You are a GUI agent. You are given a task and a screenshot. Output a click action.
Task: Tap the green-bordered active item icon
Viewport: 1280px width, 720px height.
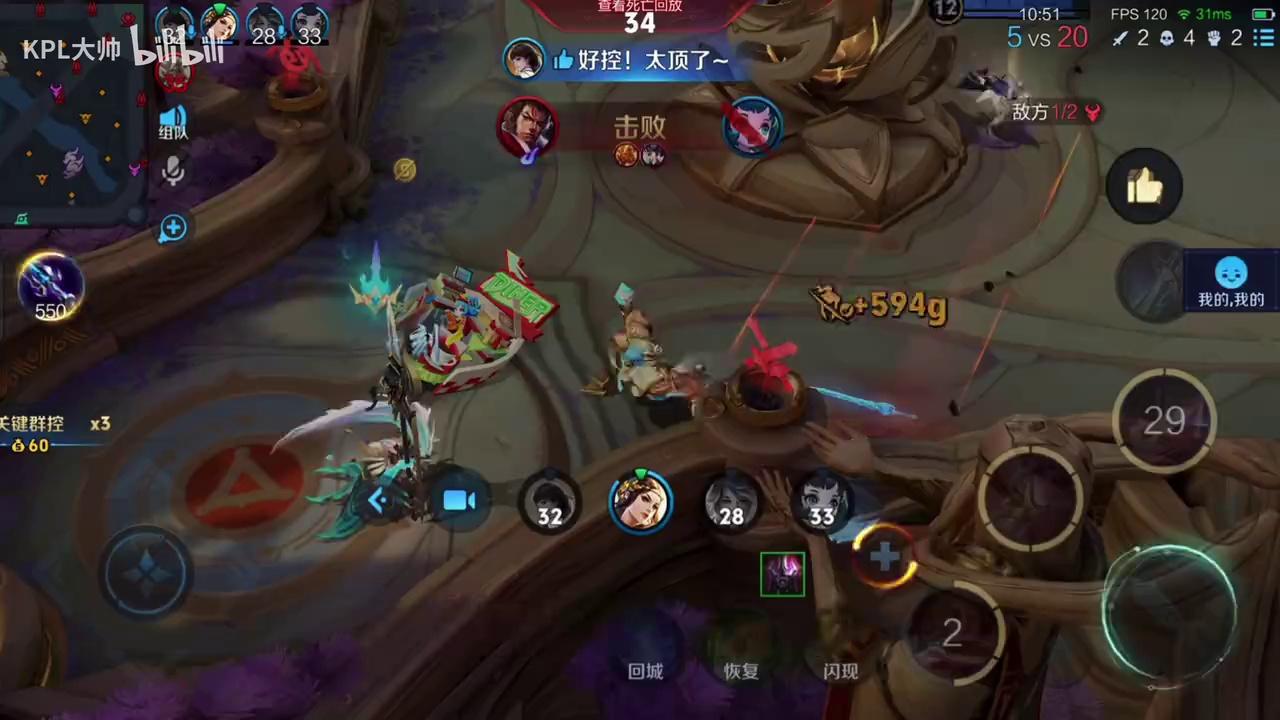(x=782, y=574)
